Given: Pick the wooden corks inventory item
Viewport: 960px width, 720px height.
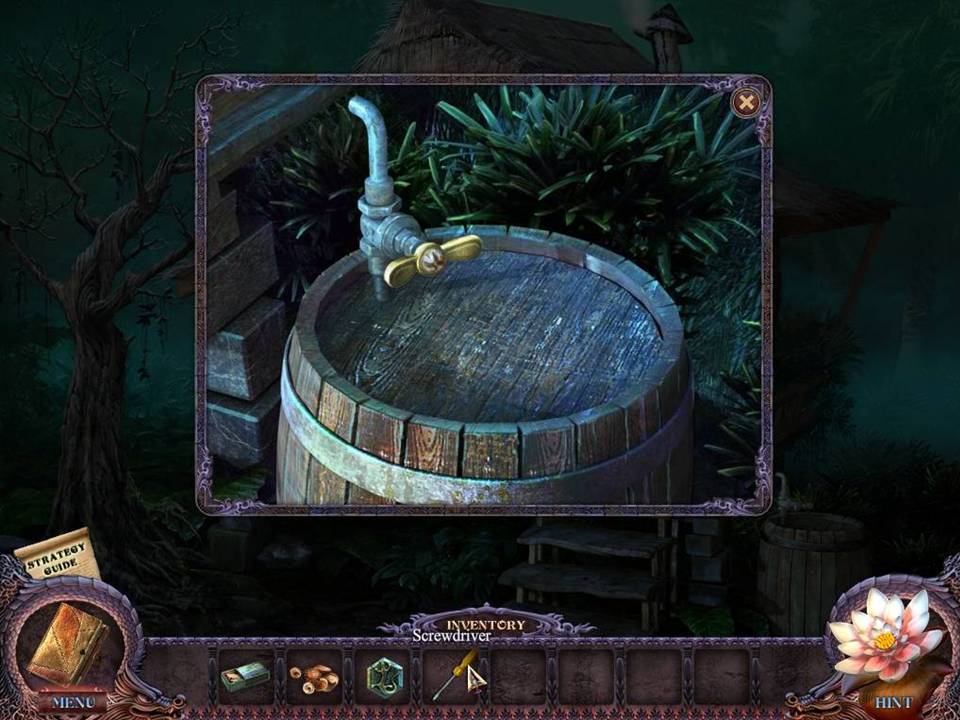Looking at the screenshot, I should (314, 677).
